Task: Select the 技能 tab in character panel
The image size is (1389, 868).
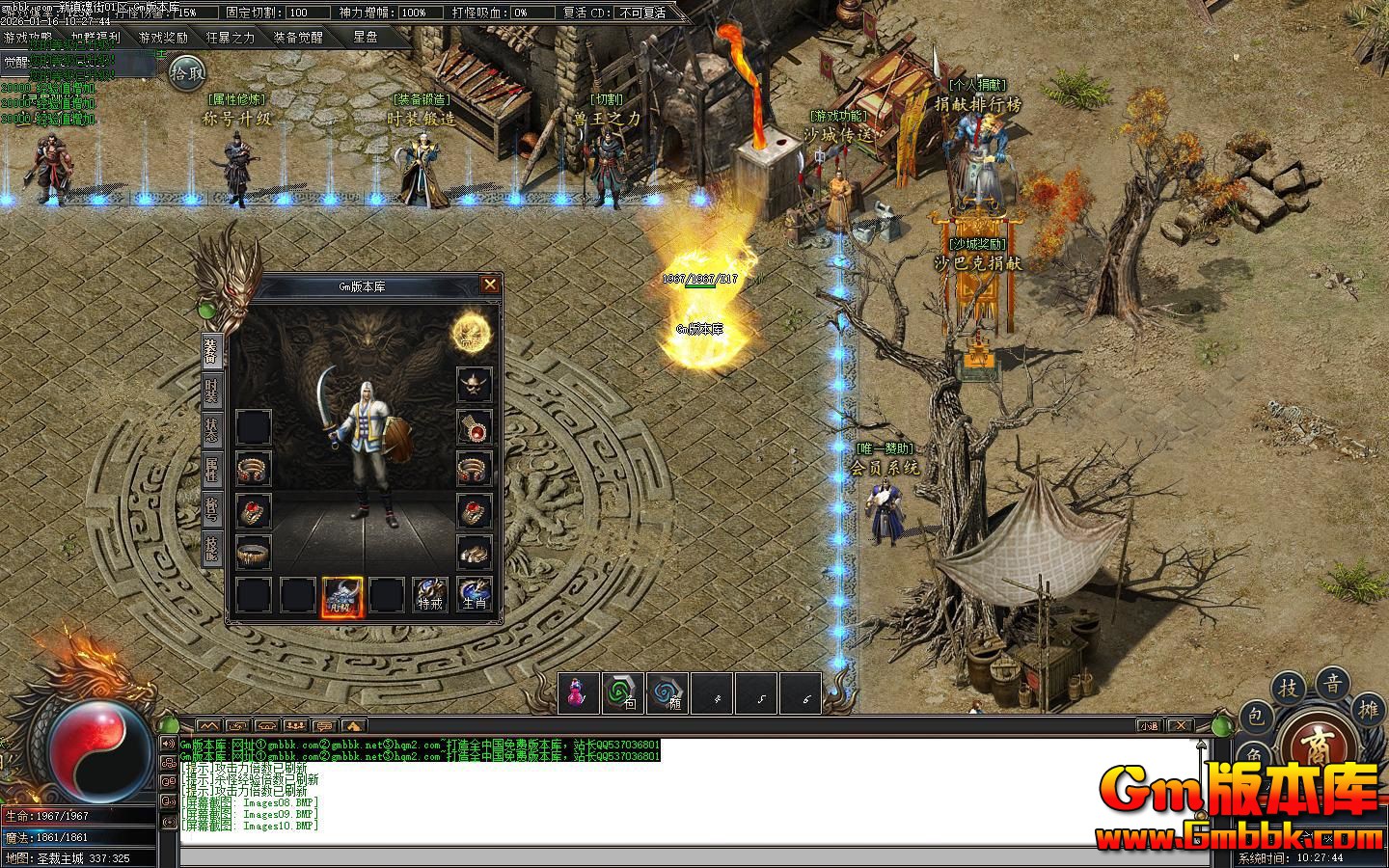Action: (211, 548)
